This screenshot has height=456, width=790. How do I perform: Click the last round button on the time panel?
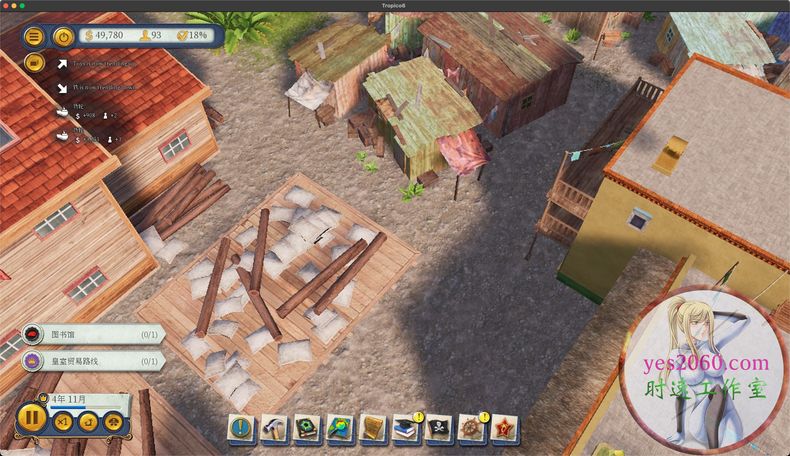[x=111, y=423]
